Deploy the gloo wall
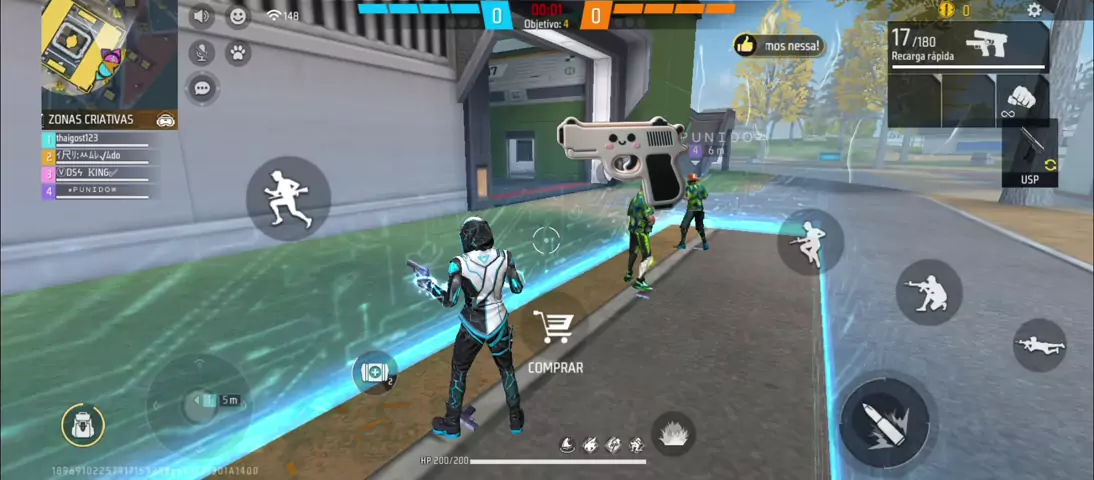 tap(672, 435)
